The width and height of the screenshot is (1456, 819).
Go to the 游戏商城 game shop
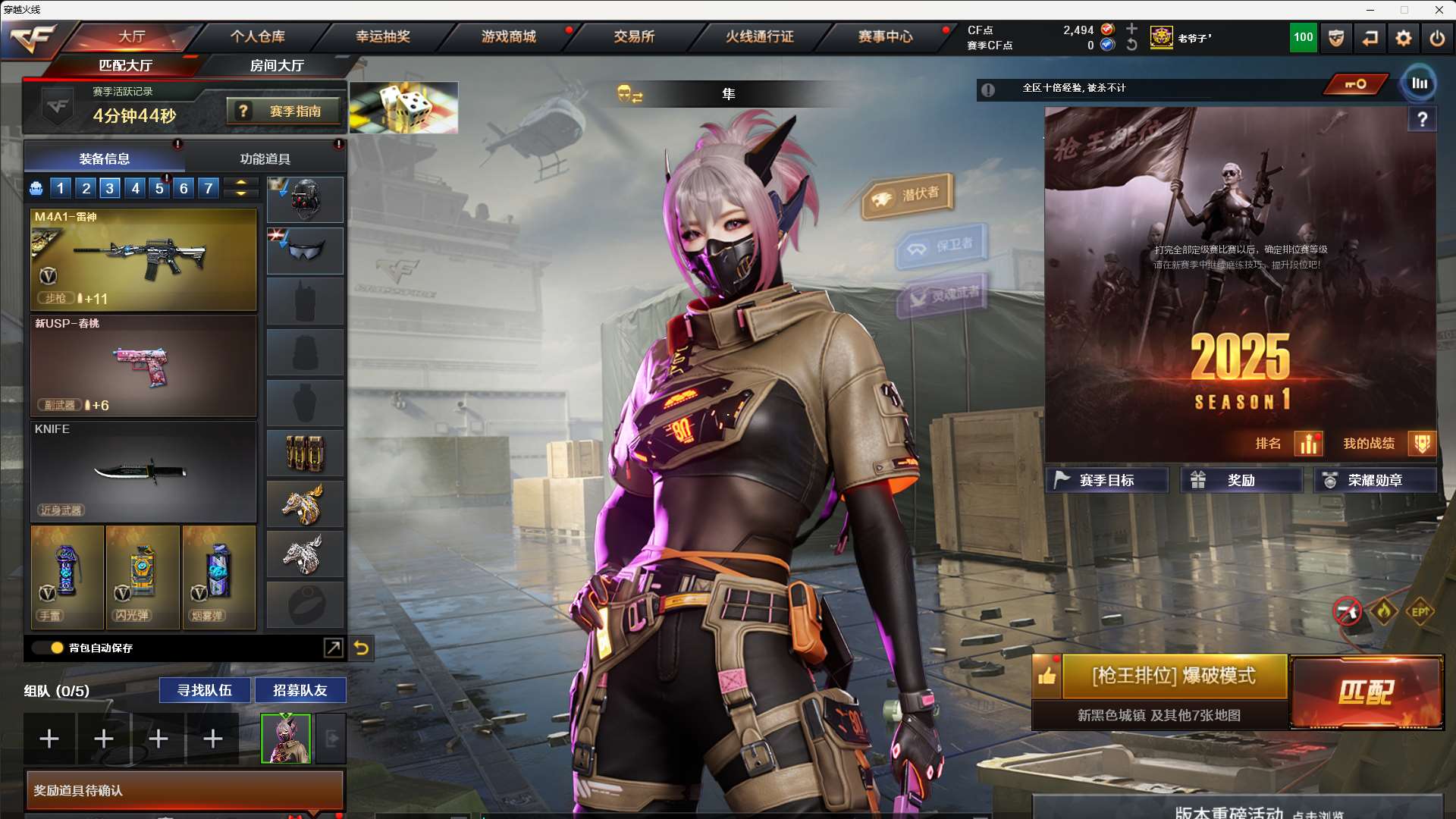pos(509,36)
